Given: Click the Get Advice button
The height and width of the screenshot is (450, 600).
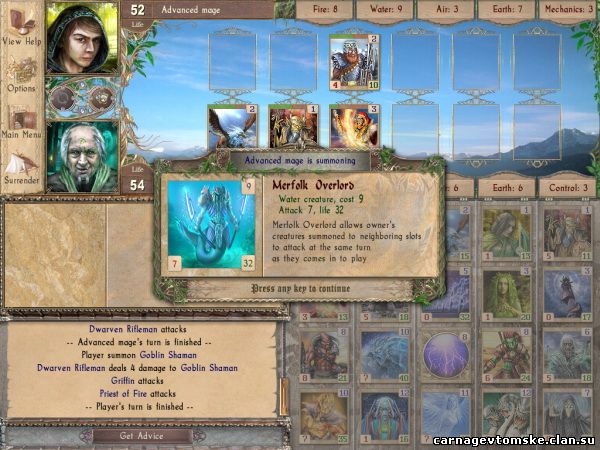Looking at the screenshot, I should click(139, 436).
